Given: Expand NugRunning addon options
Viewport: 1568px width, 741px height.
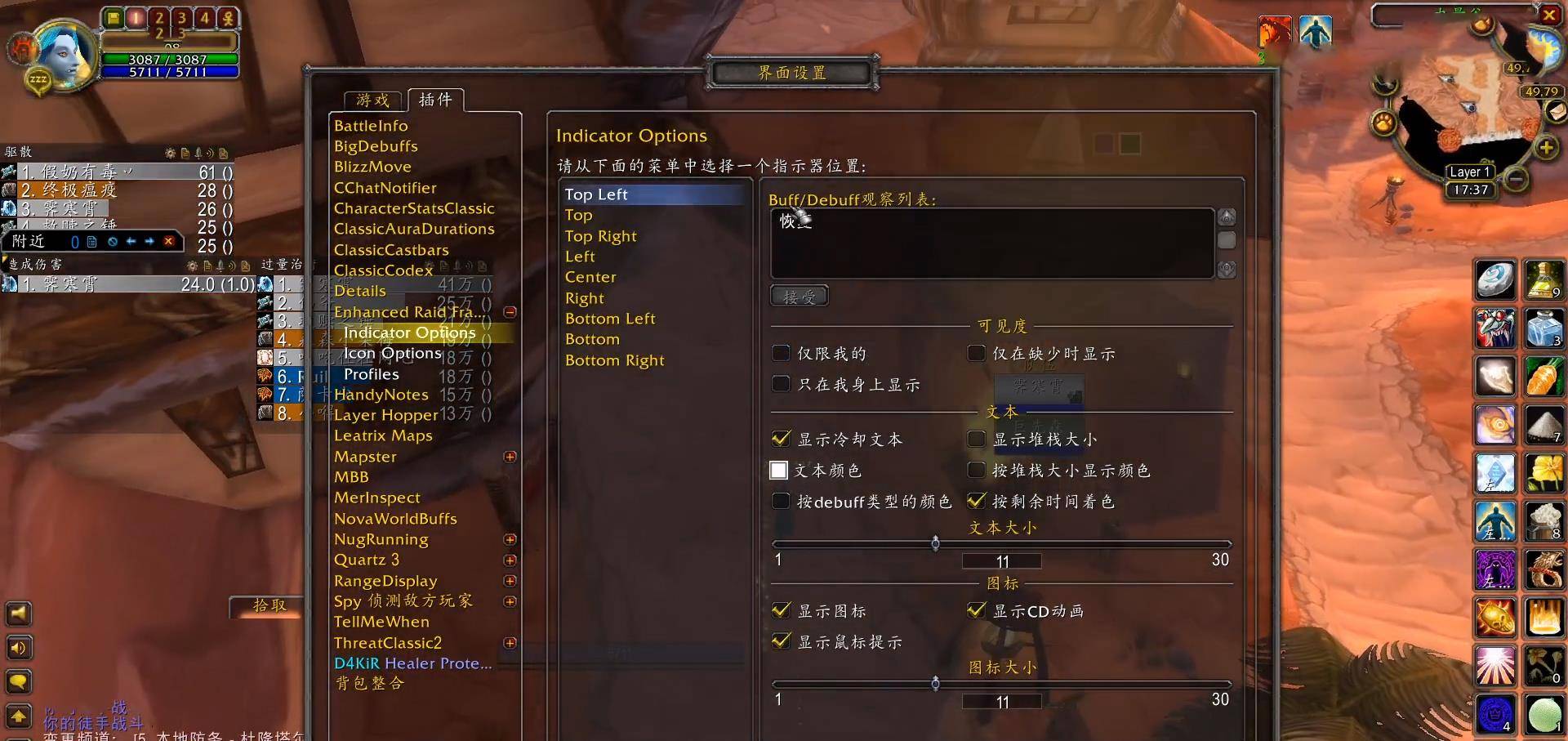Looking at the screenshot, I should [510, 539].
